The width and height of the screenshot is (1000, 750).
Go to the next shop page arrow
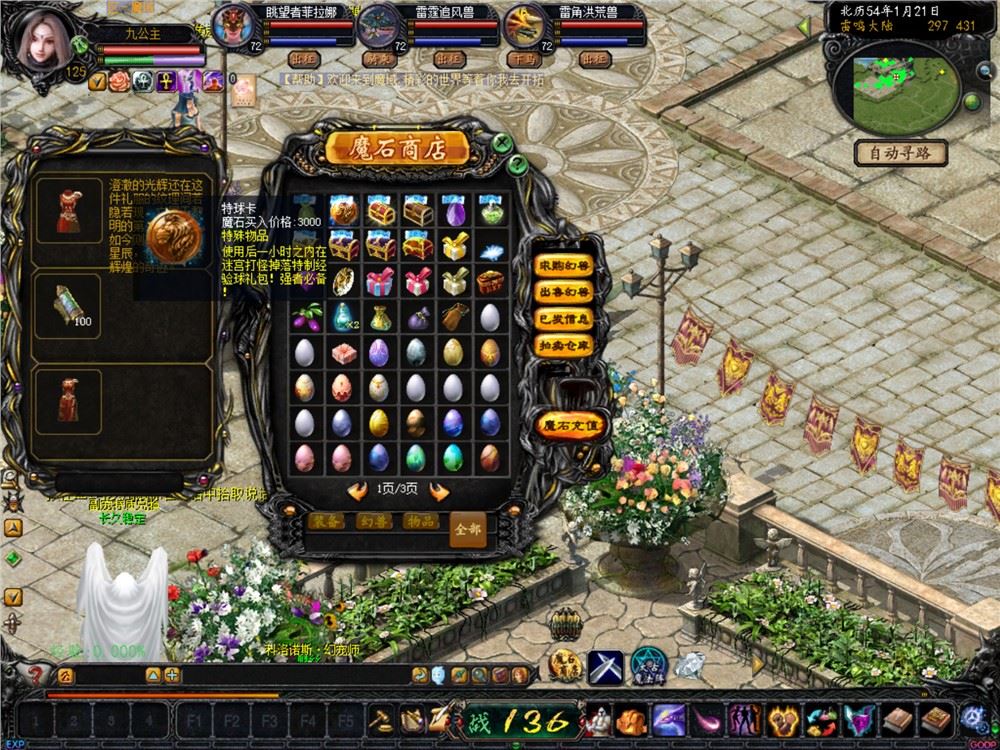[438, 490]
